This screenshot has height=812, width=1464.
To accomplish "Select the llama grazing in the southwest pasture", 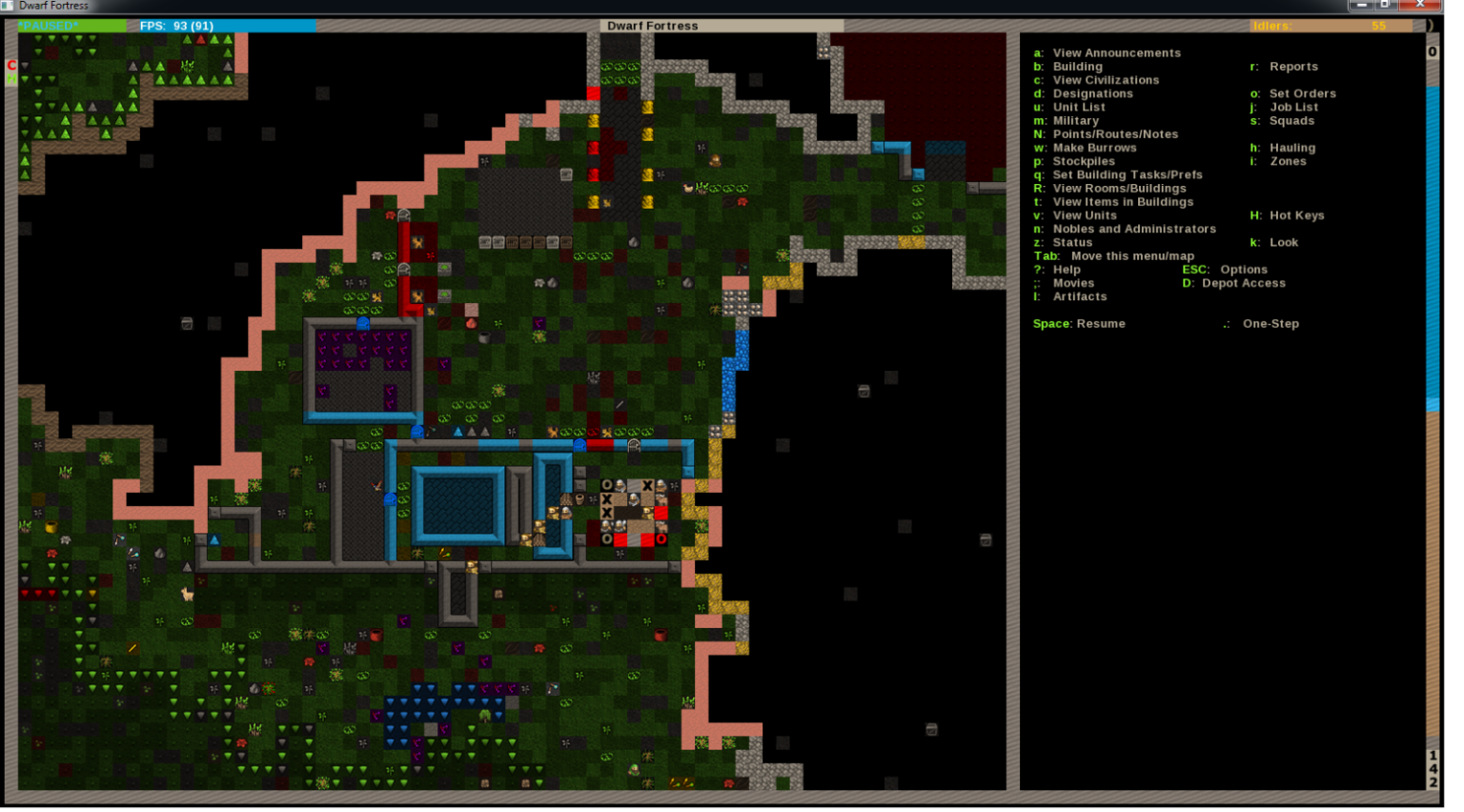I will 188,594.
